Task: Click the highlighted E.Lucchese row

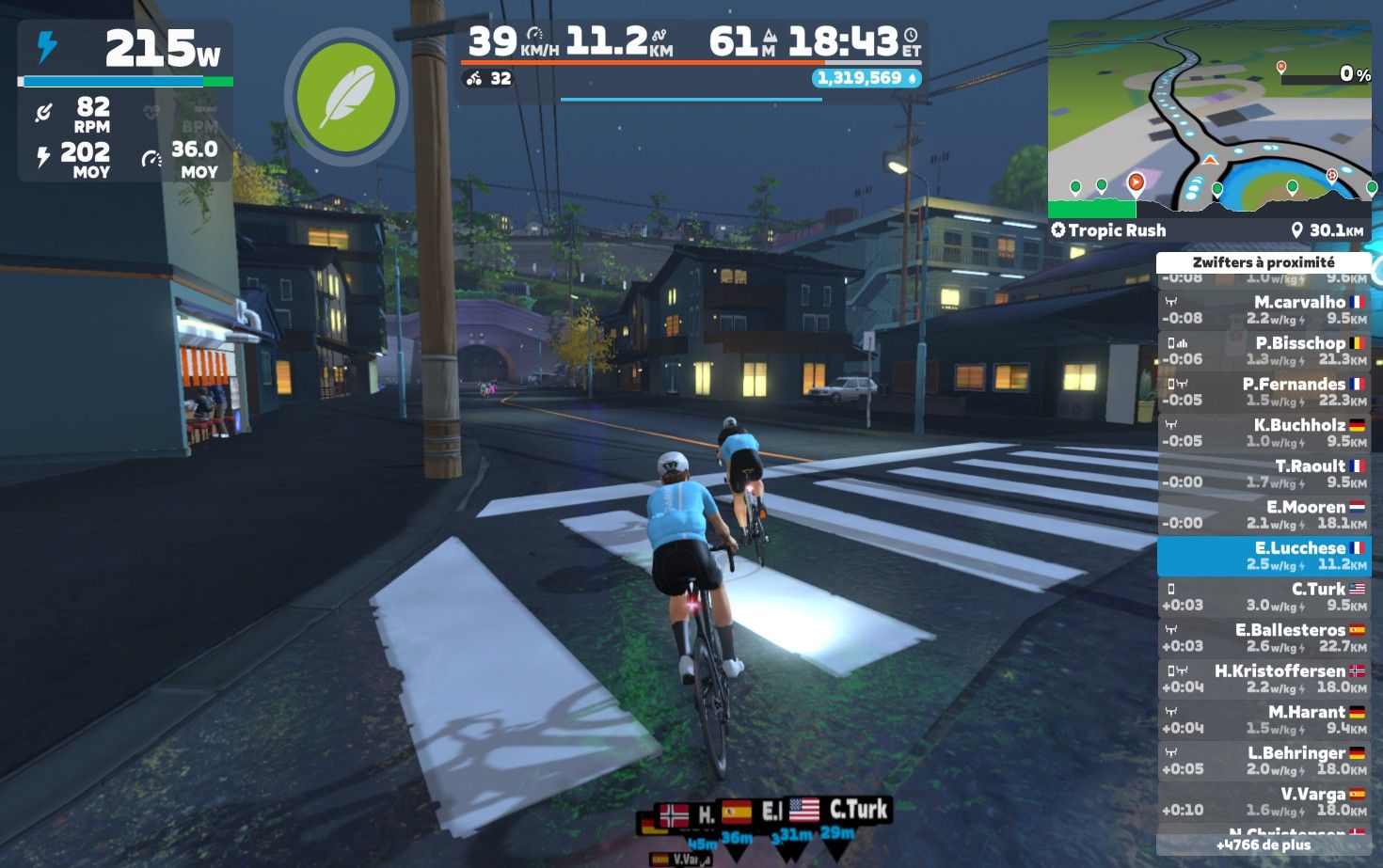Action: point(1264,556)
